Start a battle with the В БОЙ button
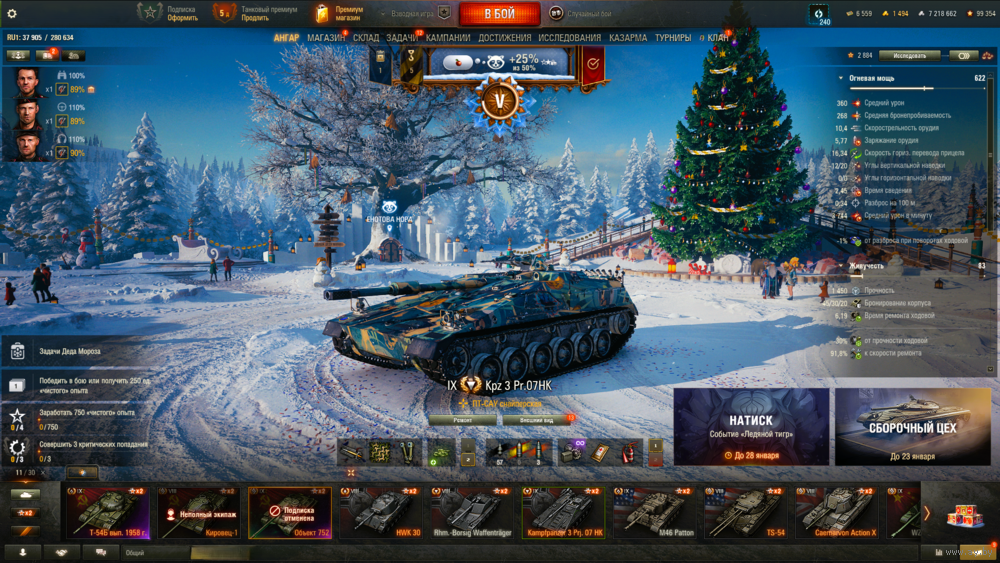The height and width of the screenshot is (563, 1000). [x=499, y=14]
